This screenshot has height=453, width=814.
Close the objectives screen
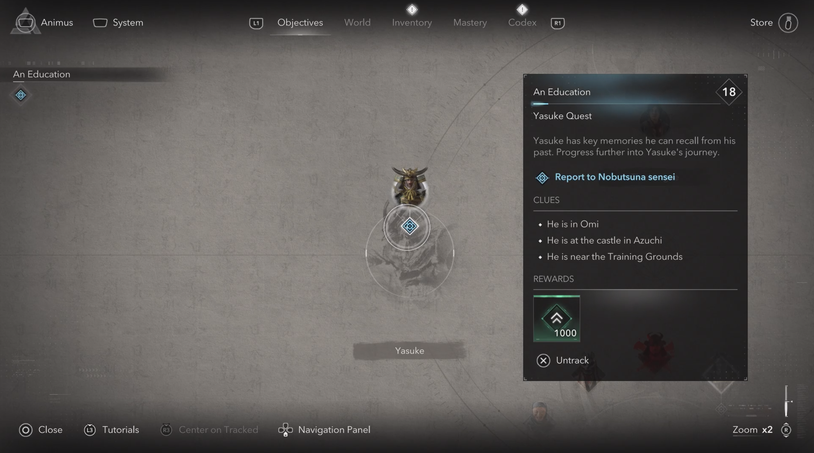(x=41, y=430)
